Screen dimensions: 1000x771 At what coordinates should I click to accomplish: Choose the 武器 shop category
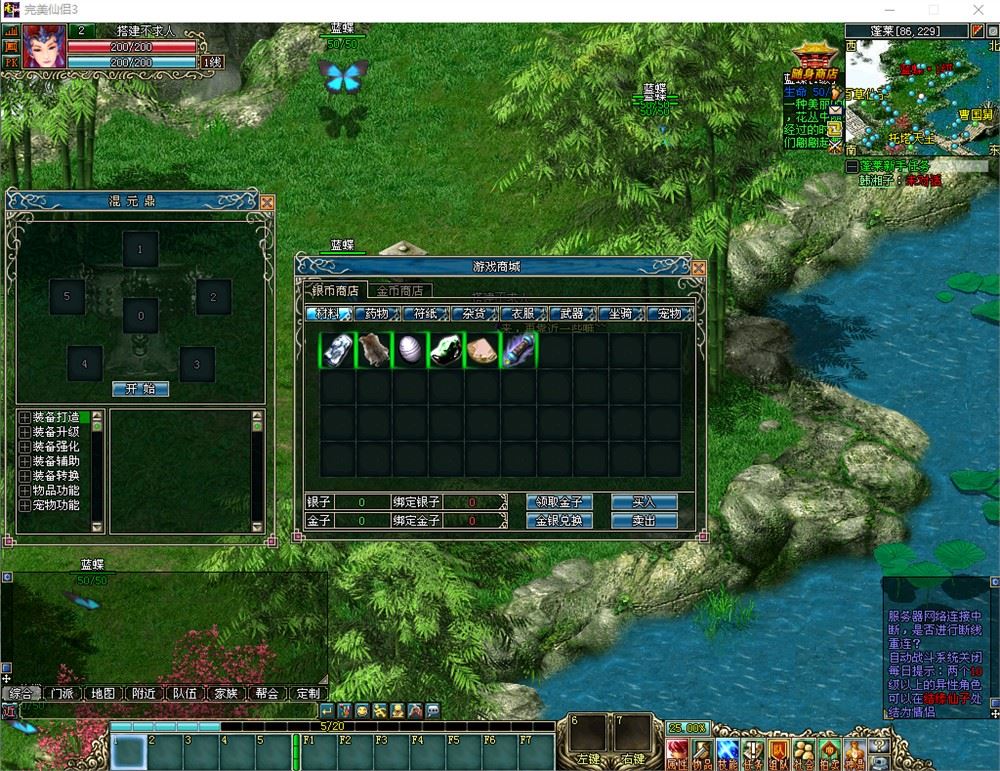[x=572, y=314]
